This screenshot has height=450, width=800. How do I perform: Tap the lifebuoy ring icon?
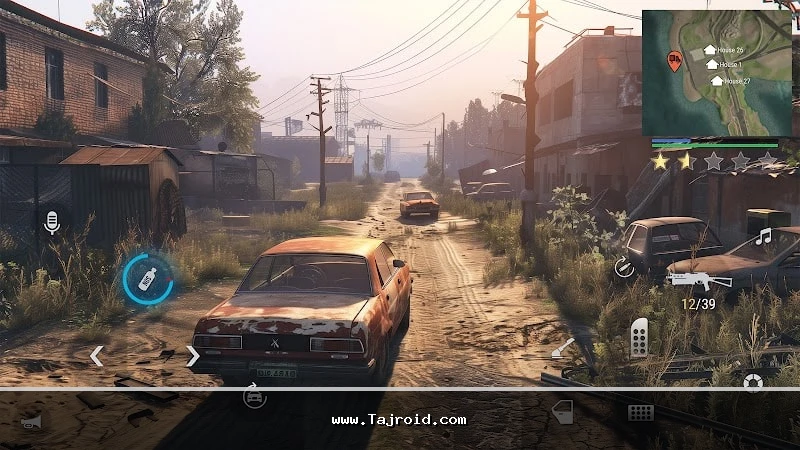tap(753, 383)
